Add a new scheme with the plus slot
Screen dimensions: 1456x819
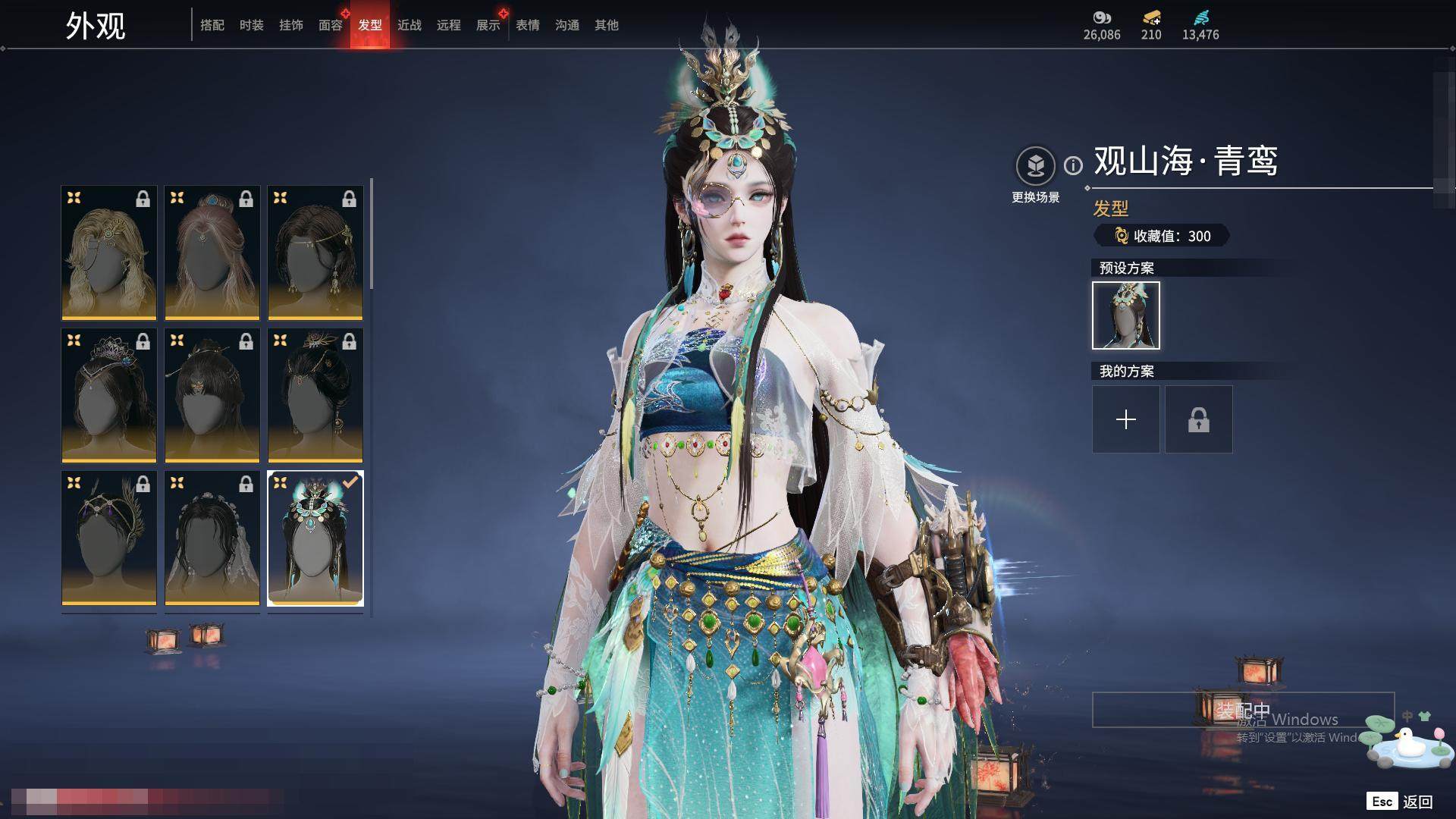[1126, 419]
